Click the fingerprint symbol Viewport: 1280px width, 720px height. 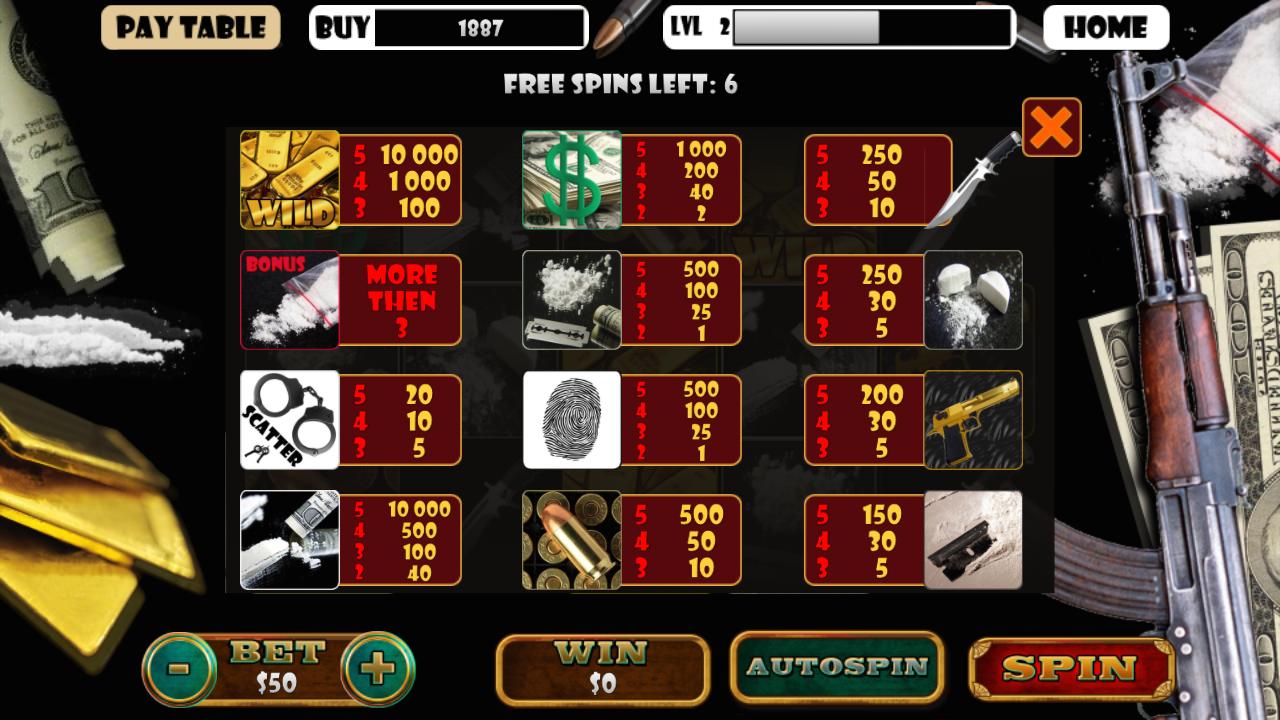point(571,419)
